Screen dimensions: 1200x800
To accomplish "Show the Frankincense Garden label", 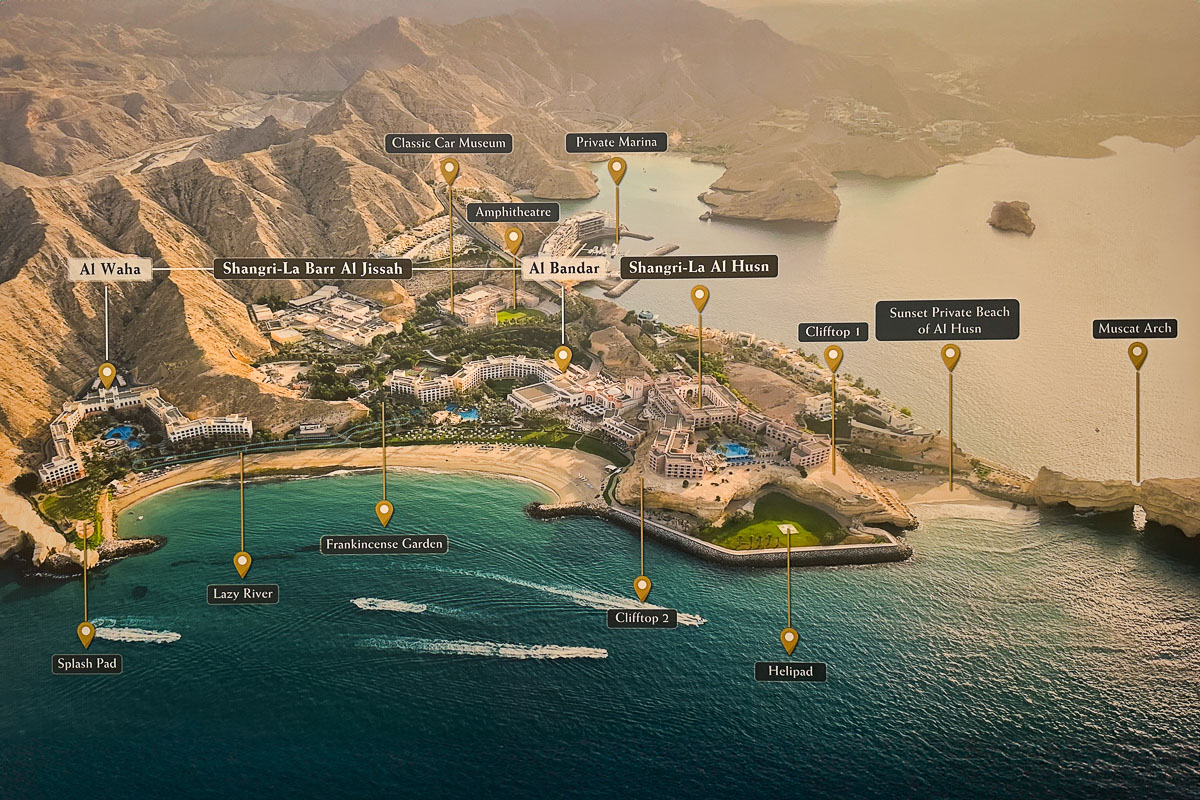I will click(384, 544).
